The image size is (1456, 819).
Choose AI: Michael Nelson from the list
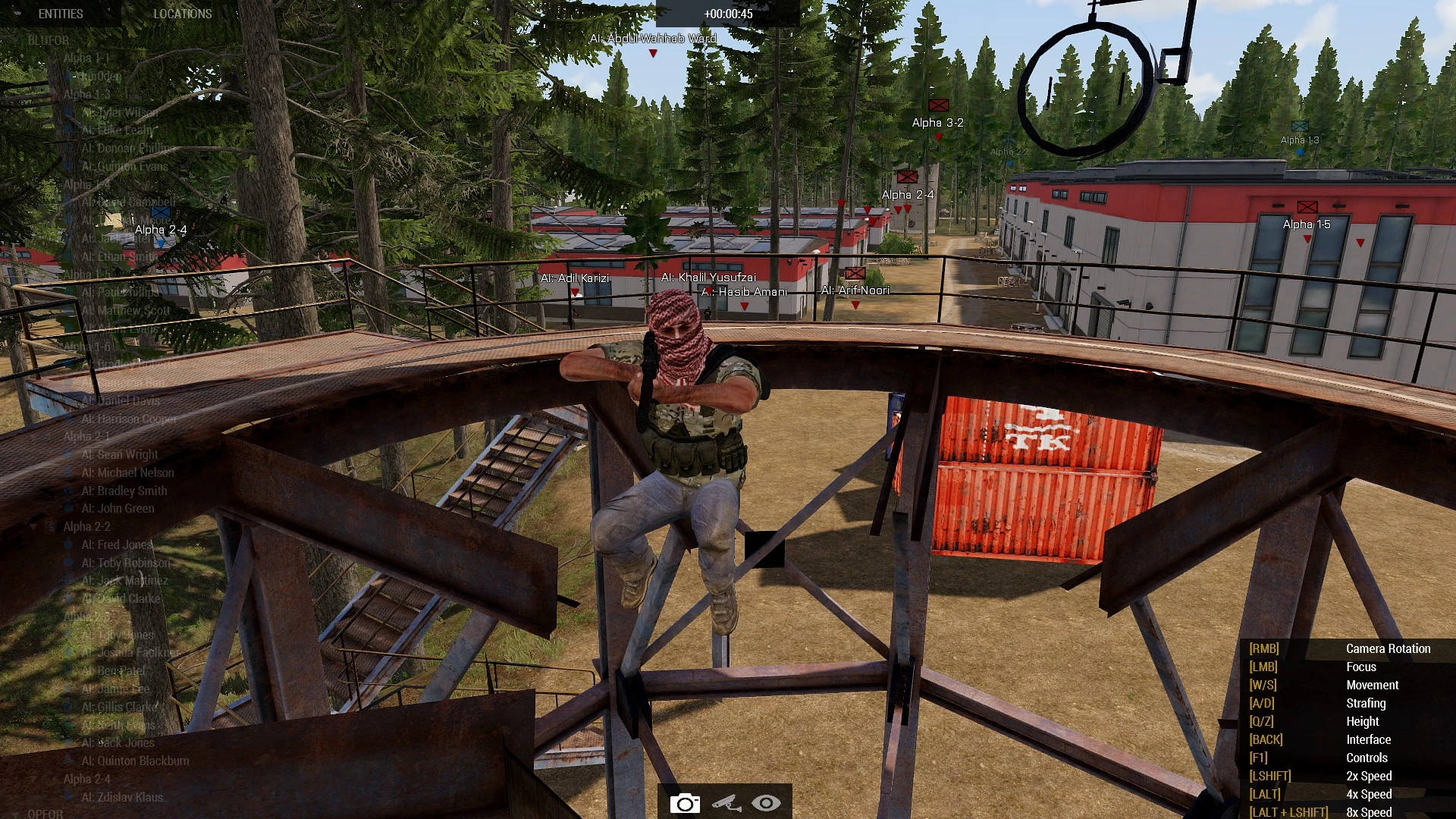(x=127, y=472)
